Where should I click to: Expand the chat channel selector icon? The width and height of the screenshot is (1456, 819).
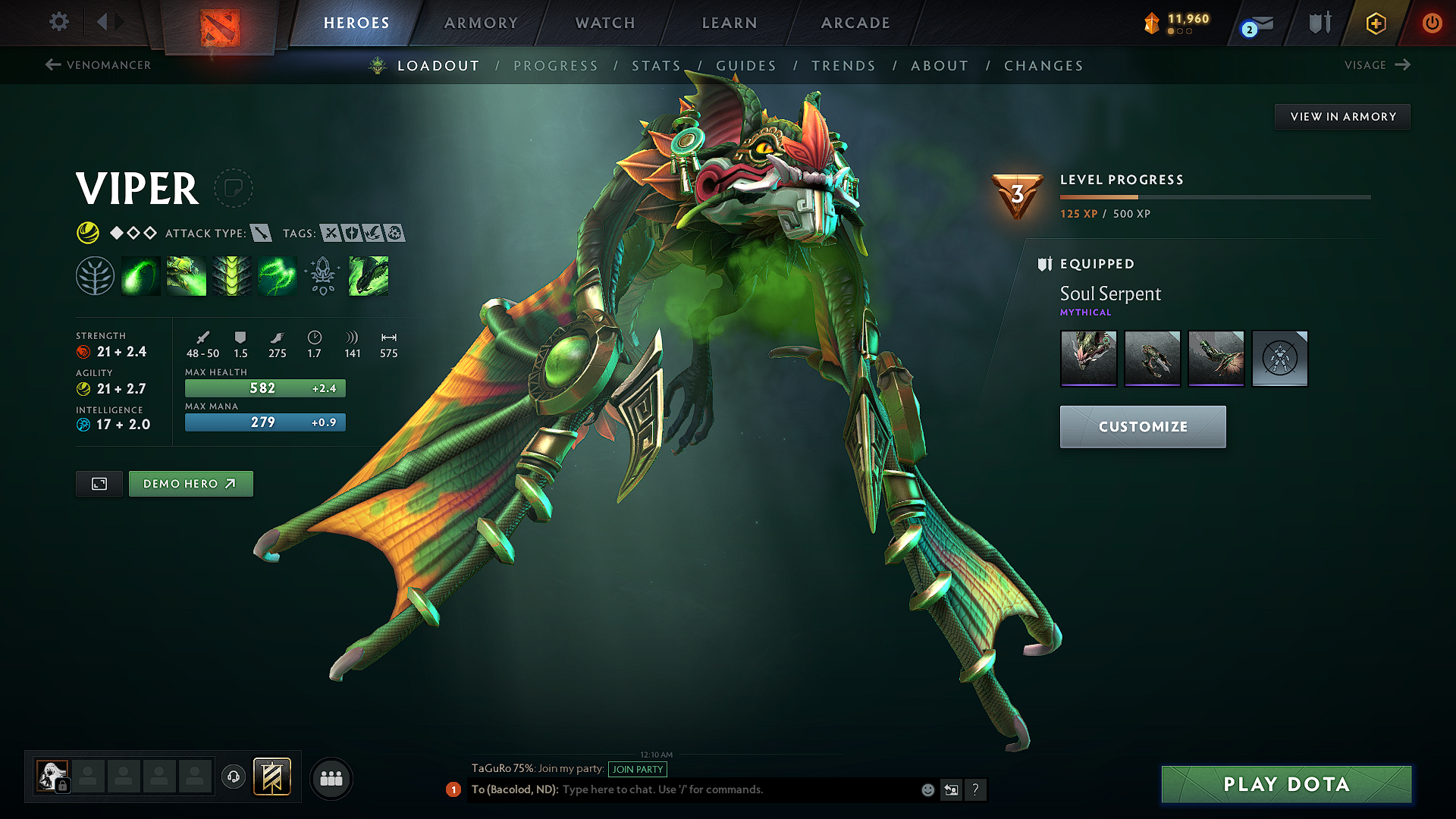point(951,789)
